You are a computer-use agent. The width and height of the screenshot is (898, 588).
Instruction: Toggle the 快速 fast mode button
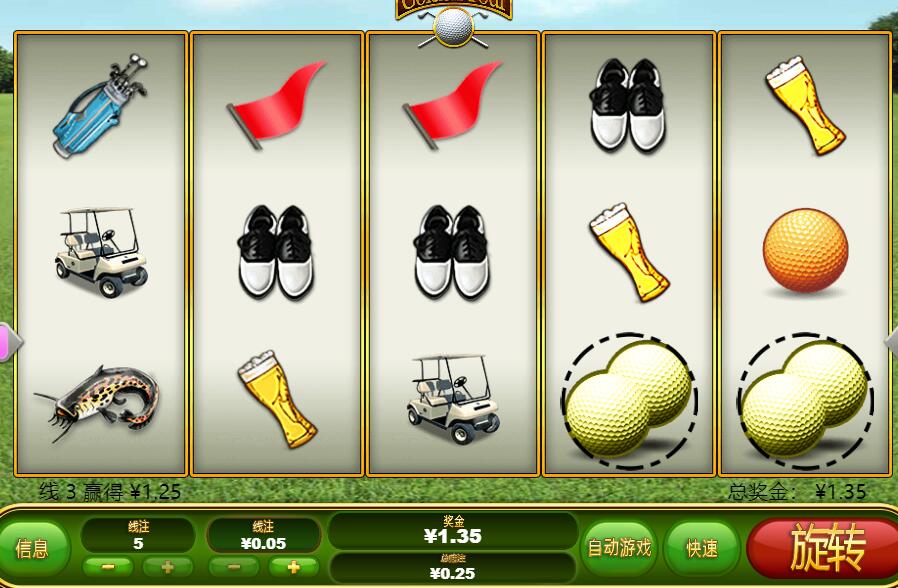(702, 548)
